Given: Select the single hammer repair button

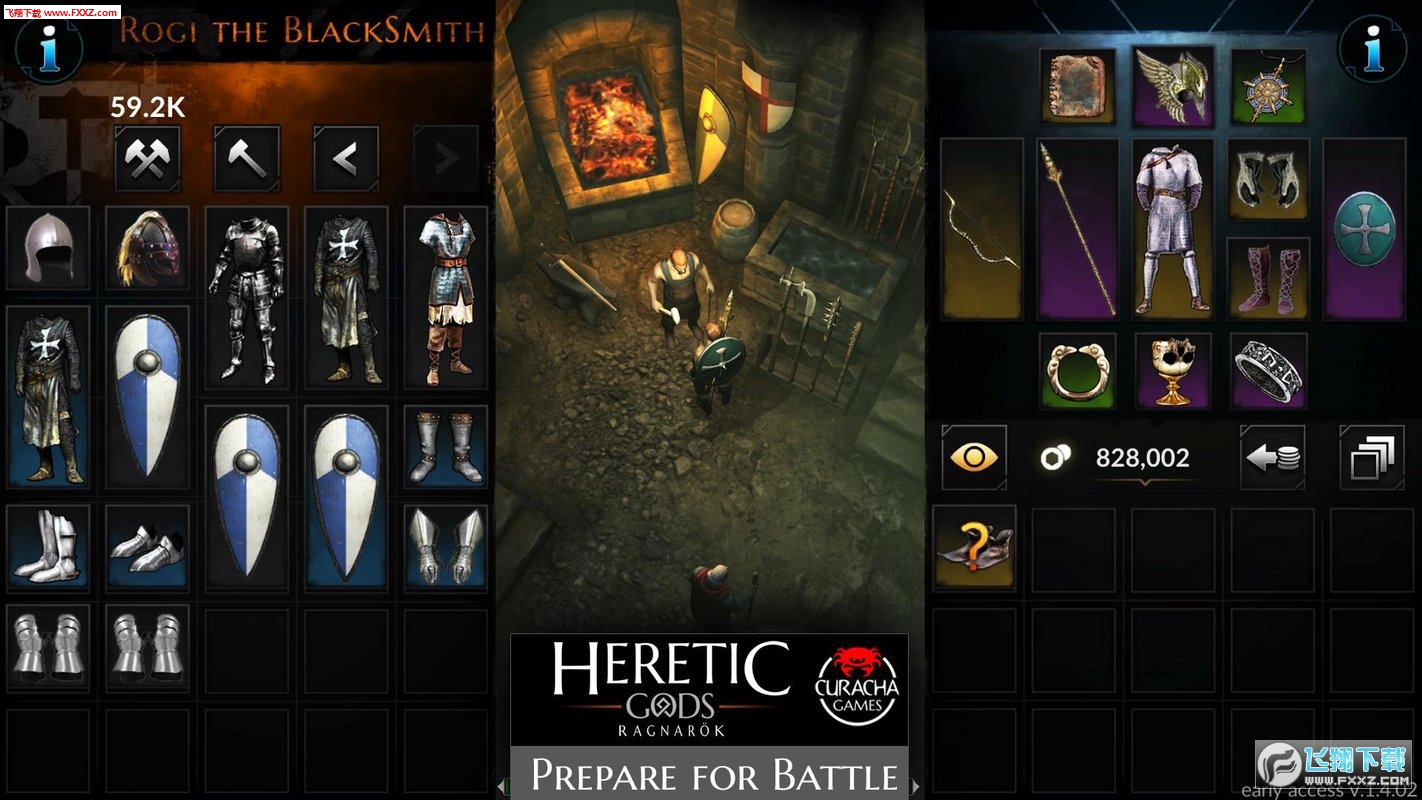Looking at the screenshot, I should pyautogui.click(x=246, y=157).
